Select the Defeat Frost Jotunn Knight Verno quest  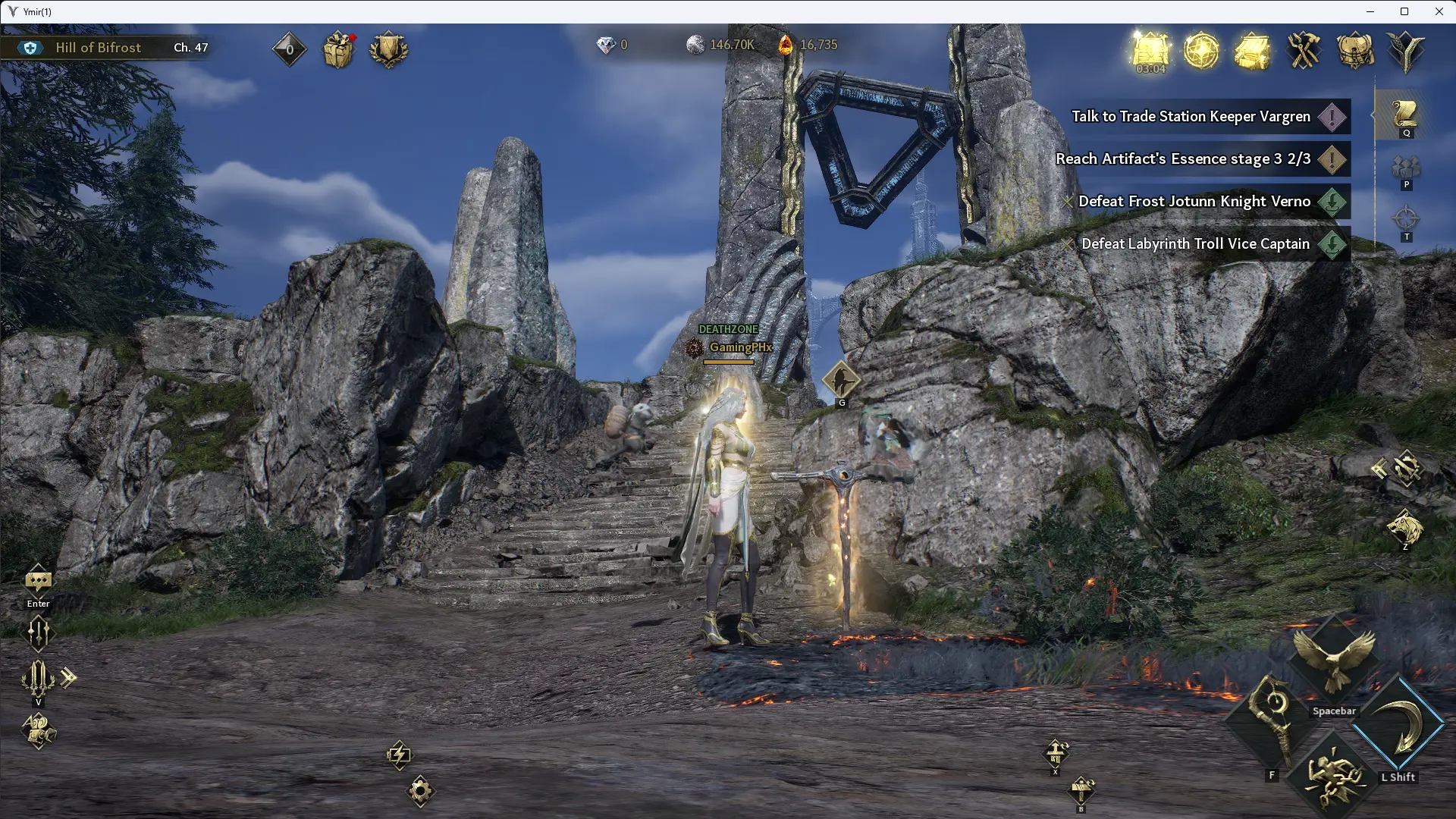(x=1194, y=202)
